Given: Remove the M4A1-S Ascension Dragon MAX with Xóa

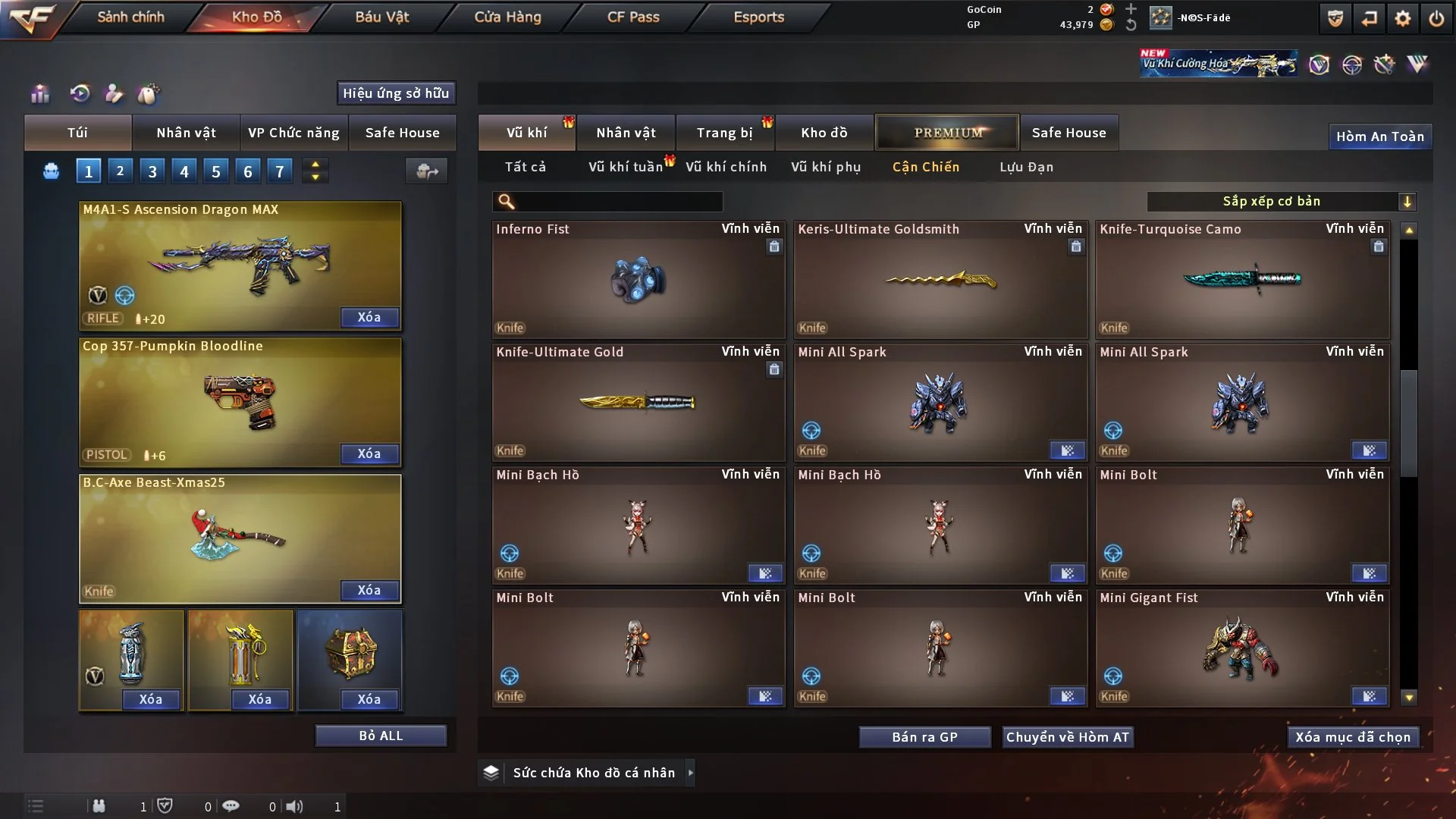Looking at the screenshot, I should coord(369,317).
